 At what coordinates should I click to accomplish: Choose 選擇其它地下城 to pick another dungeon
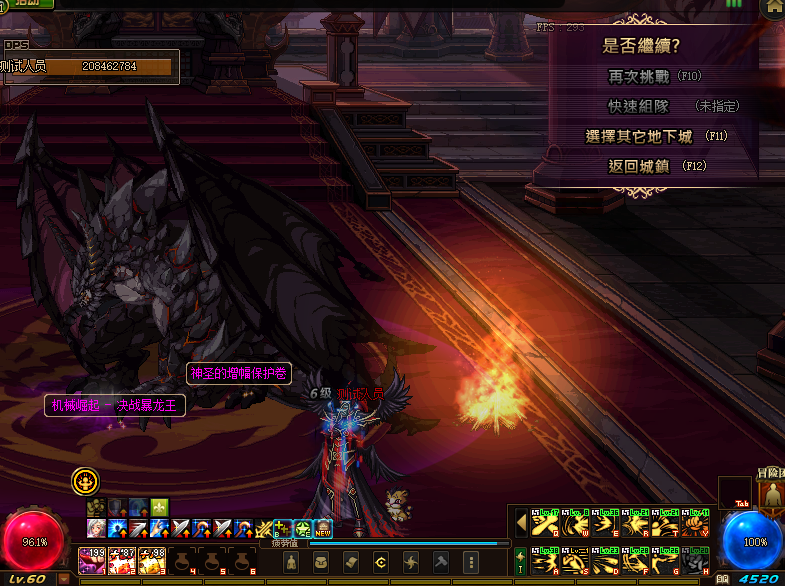(x=639, y=136)
